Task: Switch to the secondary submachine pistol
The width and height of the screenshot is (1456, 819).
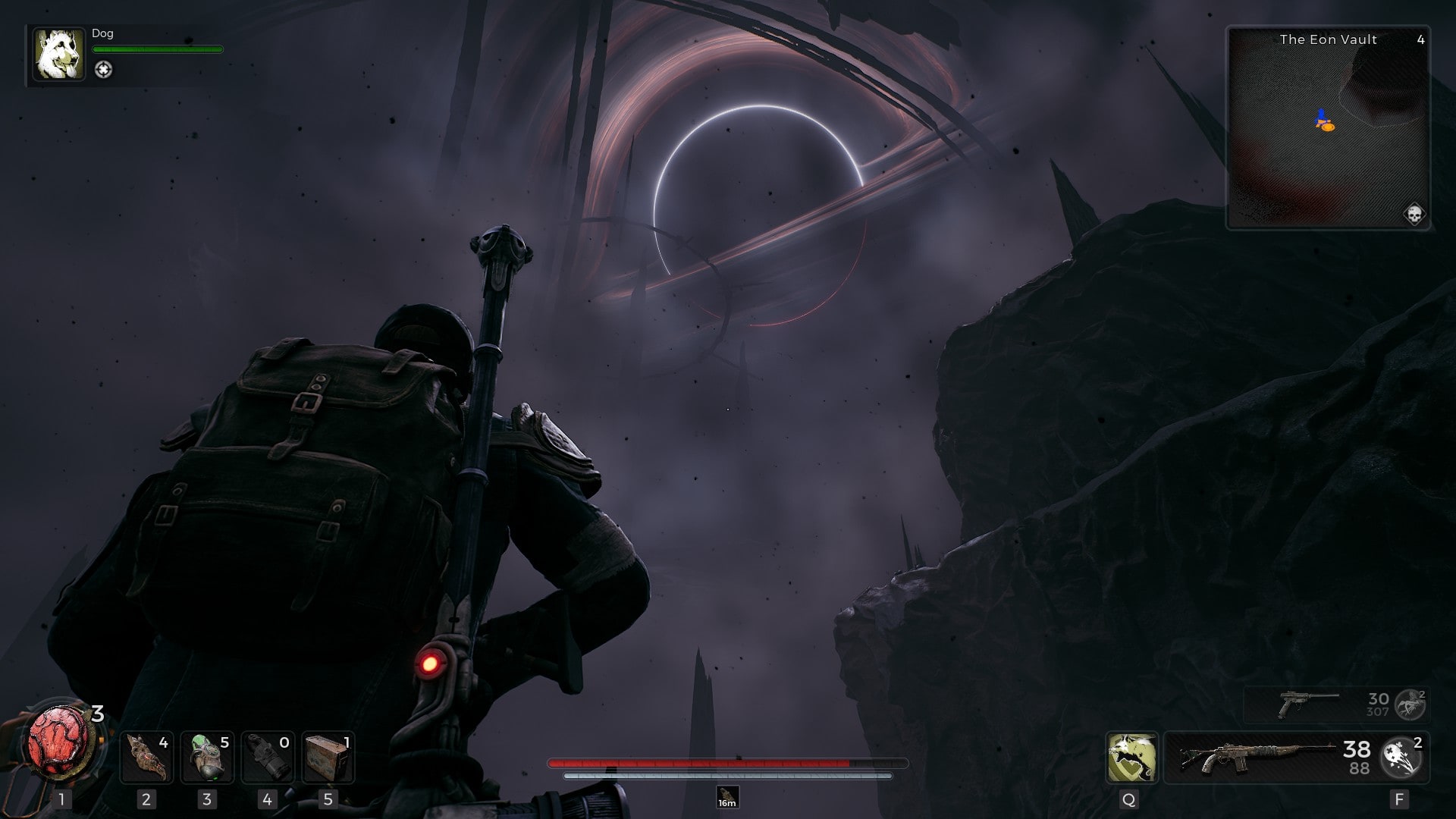Action: pyautogui.click(x=1308, y=704)
